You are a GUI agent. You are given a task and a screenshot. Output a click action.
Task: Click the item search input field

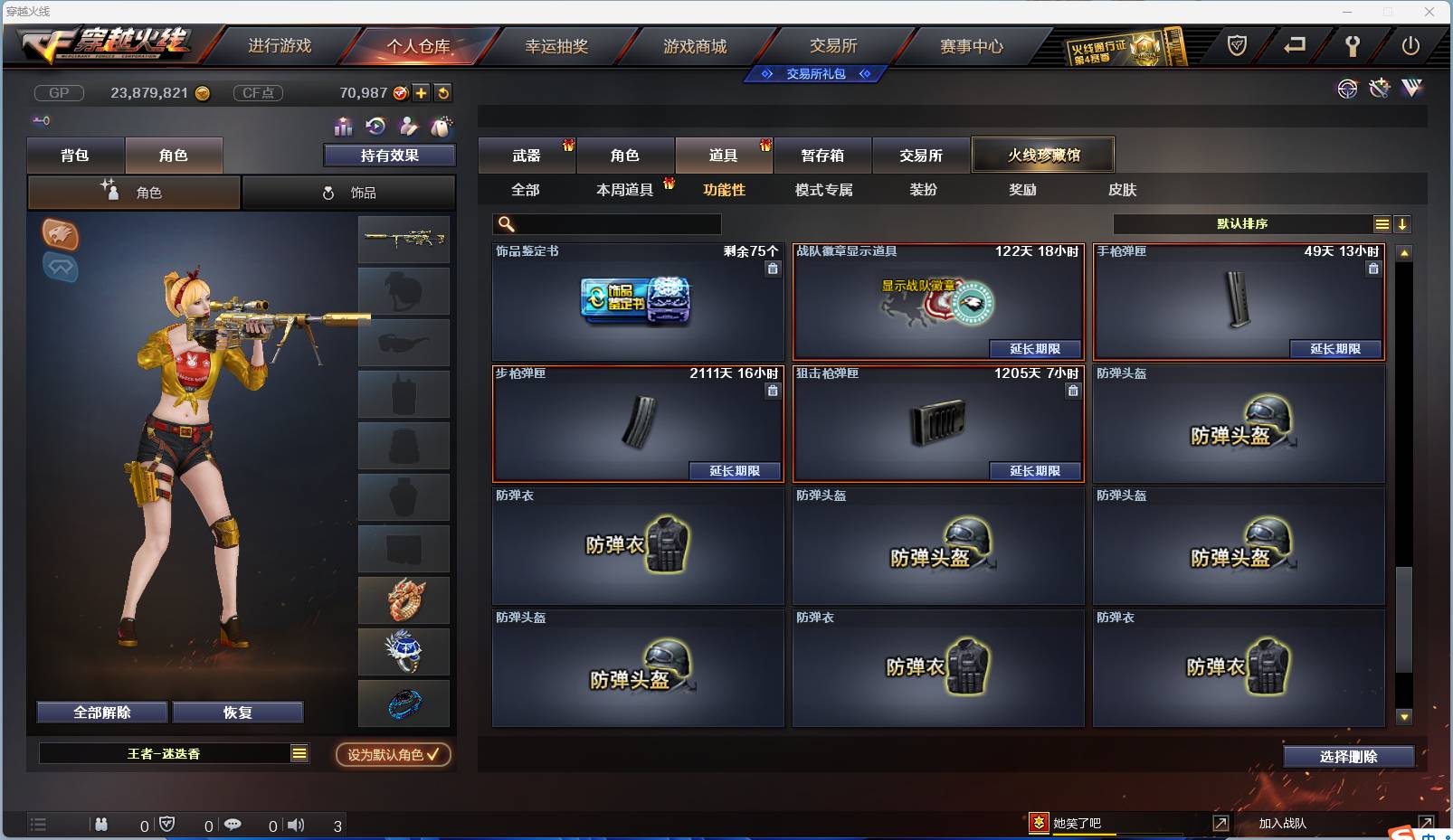pos(606,223)
